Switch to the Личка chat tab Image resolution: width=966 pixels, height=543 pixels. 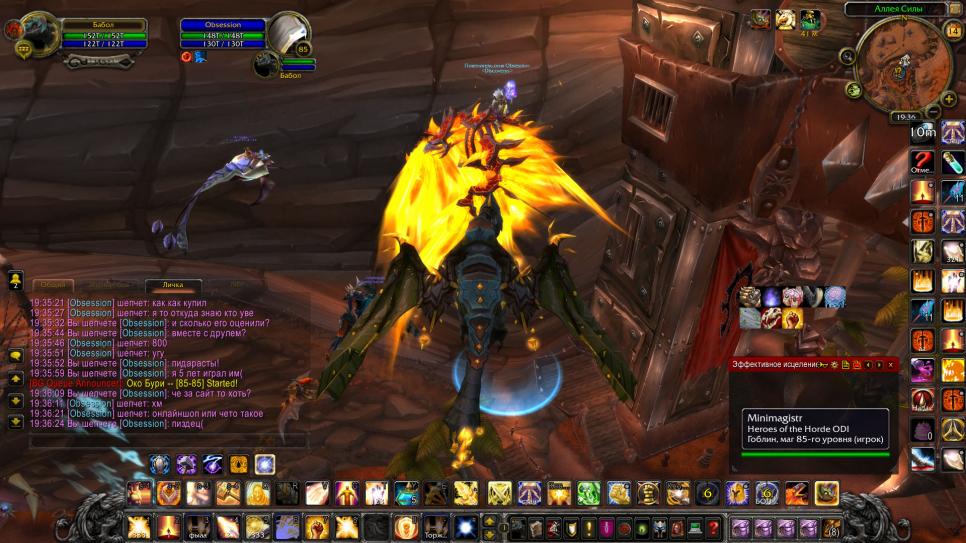point(173,286)
